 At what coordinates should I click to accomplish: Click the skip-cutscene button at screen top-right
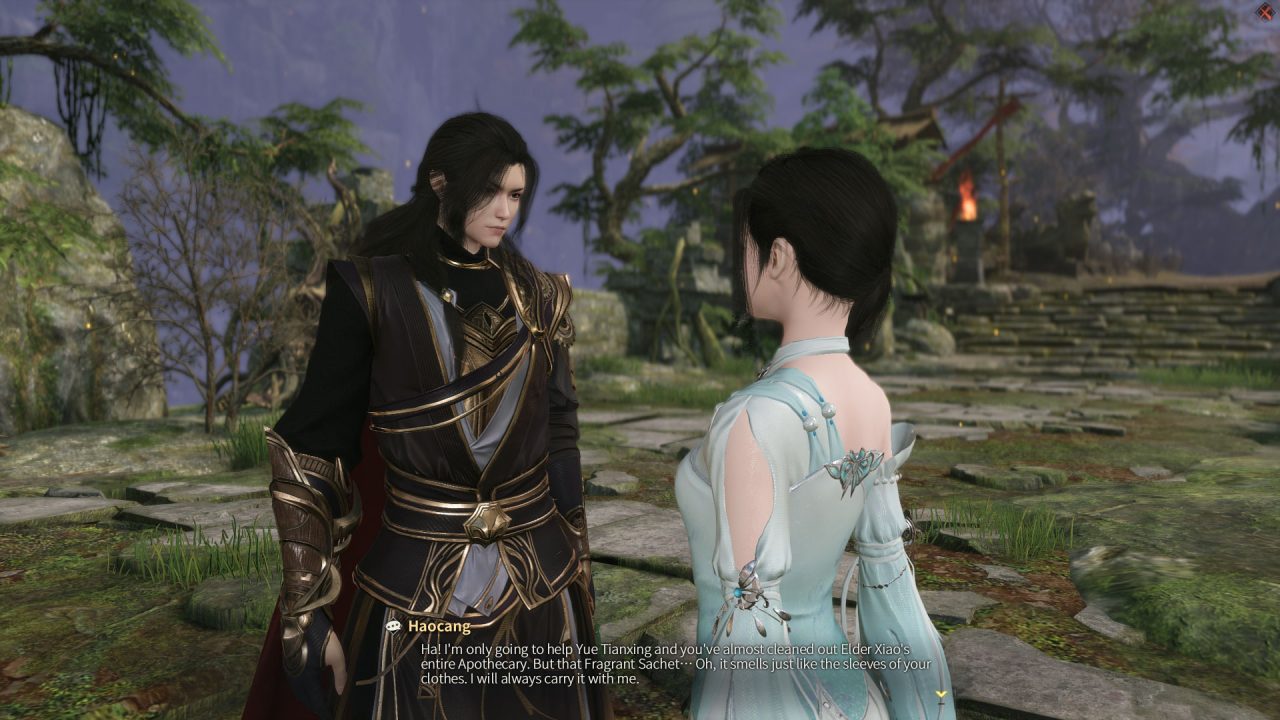1264,12
